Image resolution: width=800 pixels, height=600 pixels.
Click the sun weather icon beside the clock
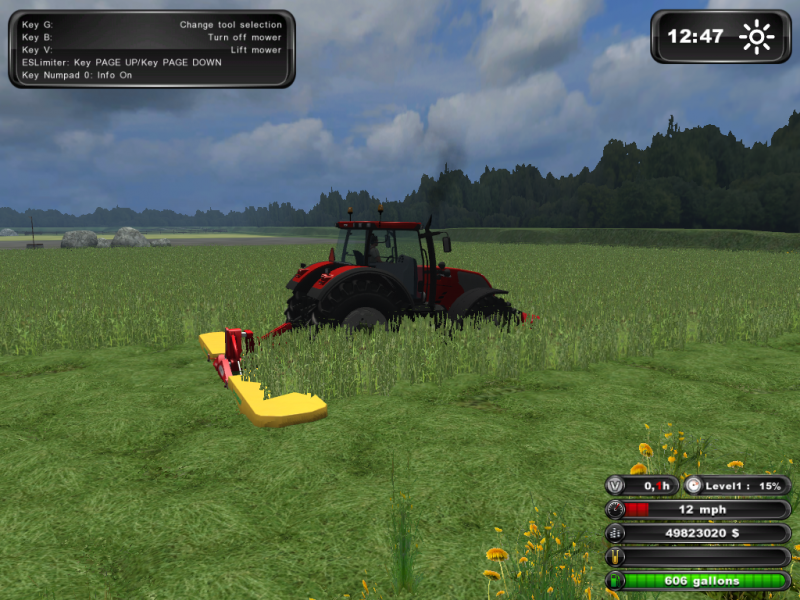756,37
